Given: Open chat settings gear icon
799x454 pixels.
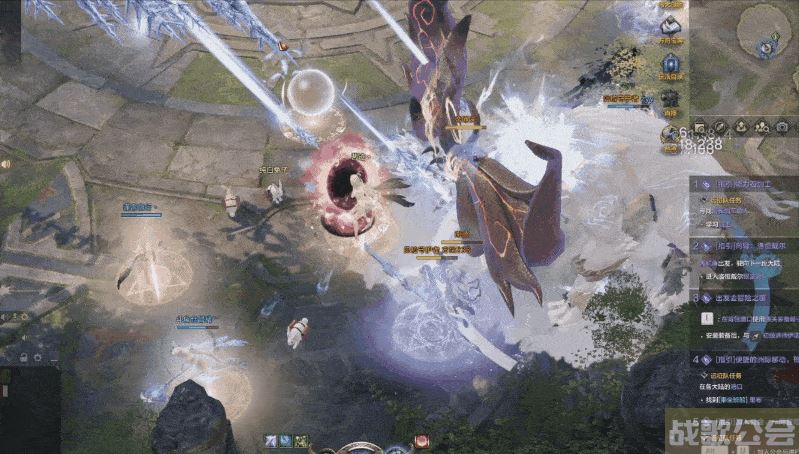Looking at the screenshot, I should 36,357.
